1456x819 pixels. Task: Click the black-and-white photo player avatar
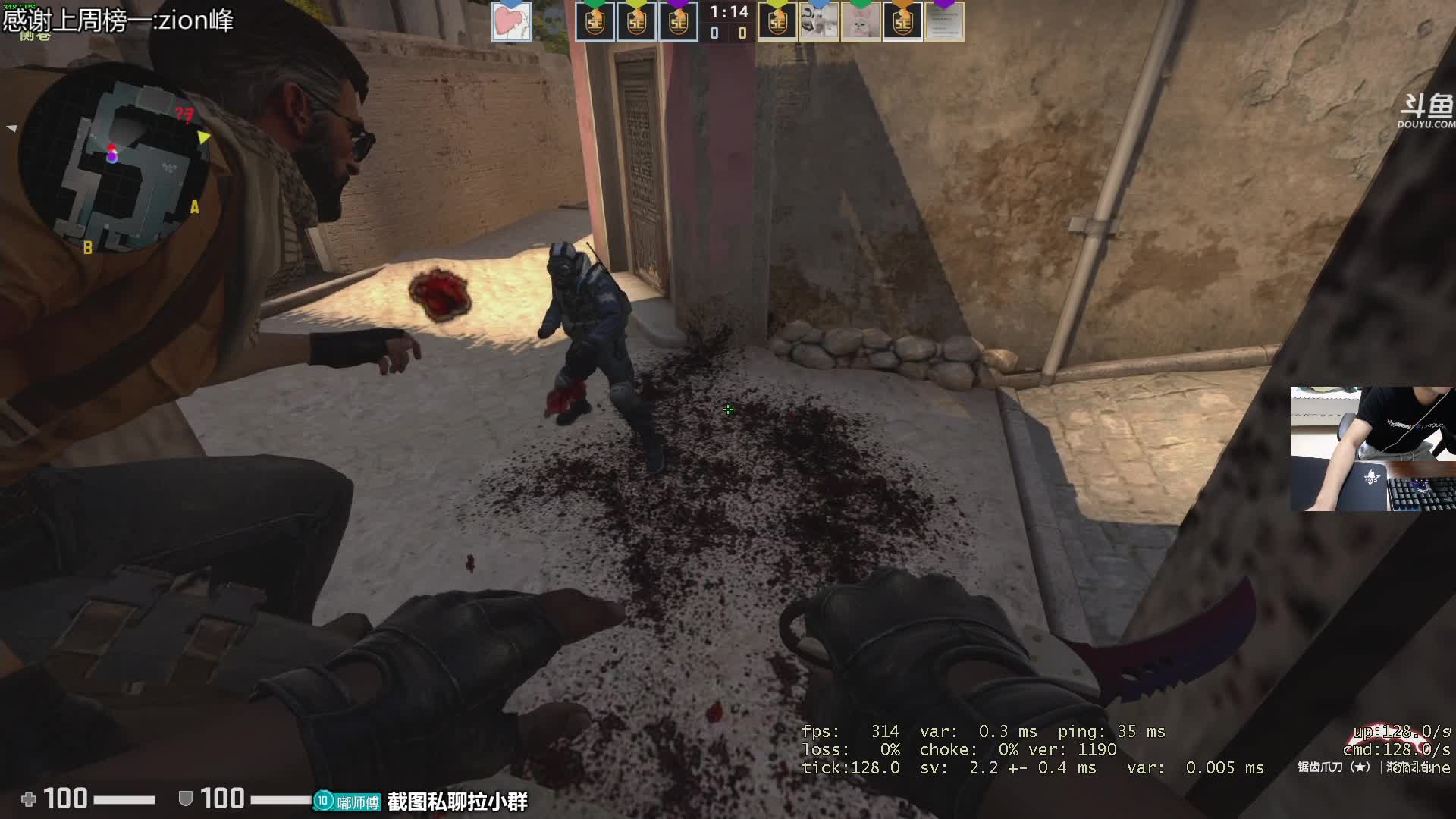[819, 21]
